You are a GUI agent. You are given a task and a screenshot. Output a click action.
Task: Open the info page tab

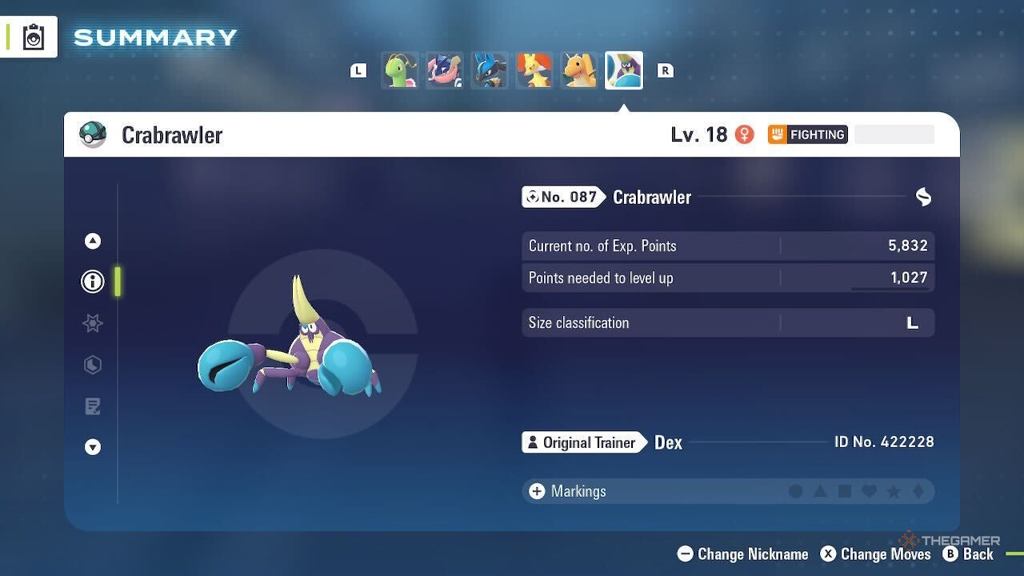(93, 282)
